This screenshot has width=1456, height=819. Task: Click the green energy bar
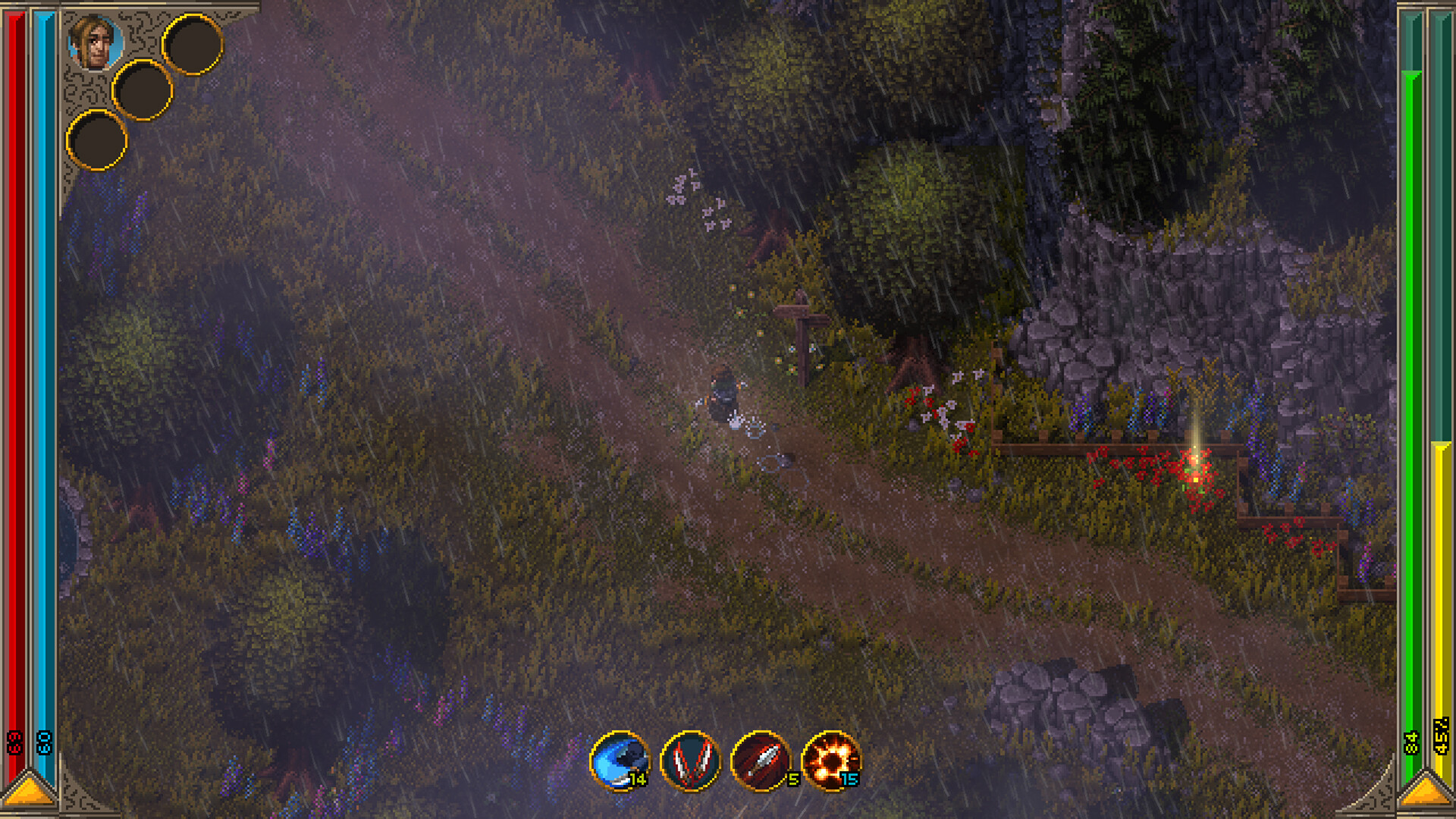[x=1412, y=379]
